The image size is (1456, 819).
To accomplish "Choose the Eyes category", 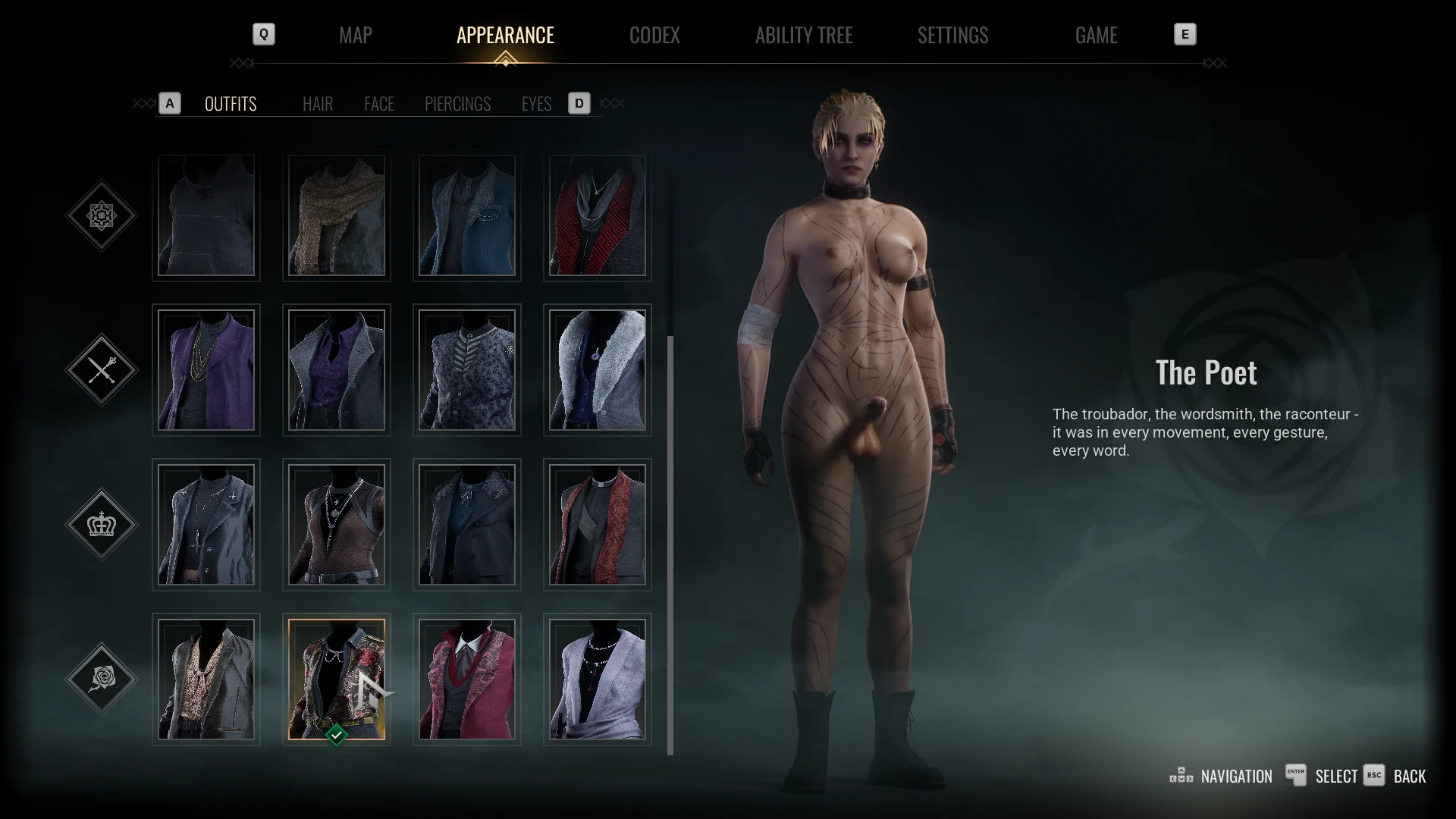I will tap(536, 104).
